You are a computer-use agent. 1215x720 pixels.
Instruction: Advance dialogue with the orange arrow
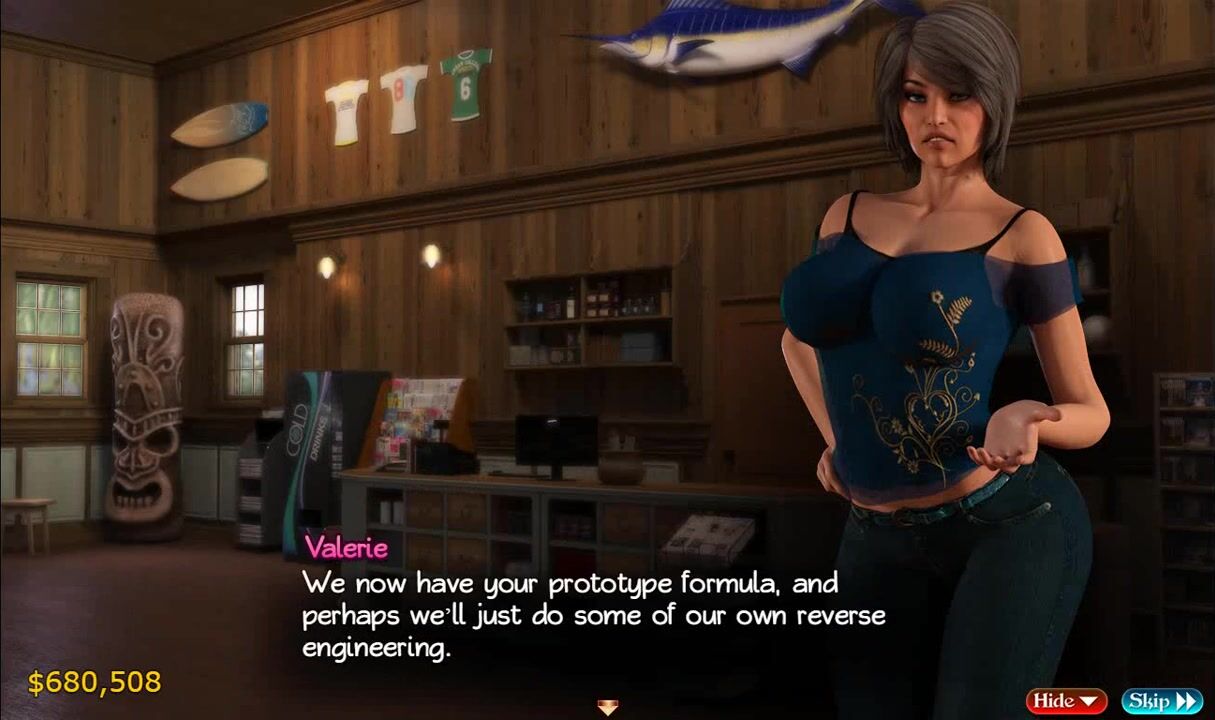tap(607, 708)
